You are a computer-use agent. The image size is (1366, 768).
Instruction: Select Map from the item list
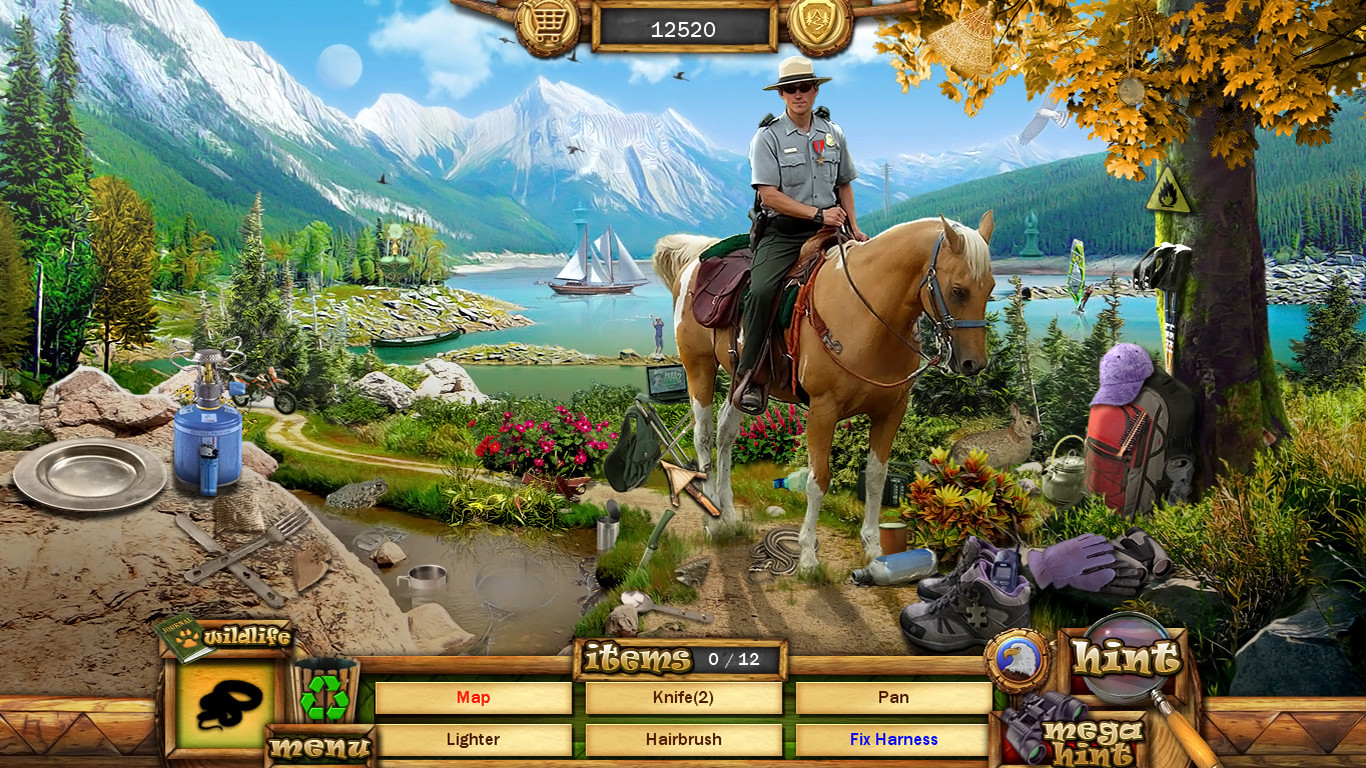[473, 697]
